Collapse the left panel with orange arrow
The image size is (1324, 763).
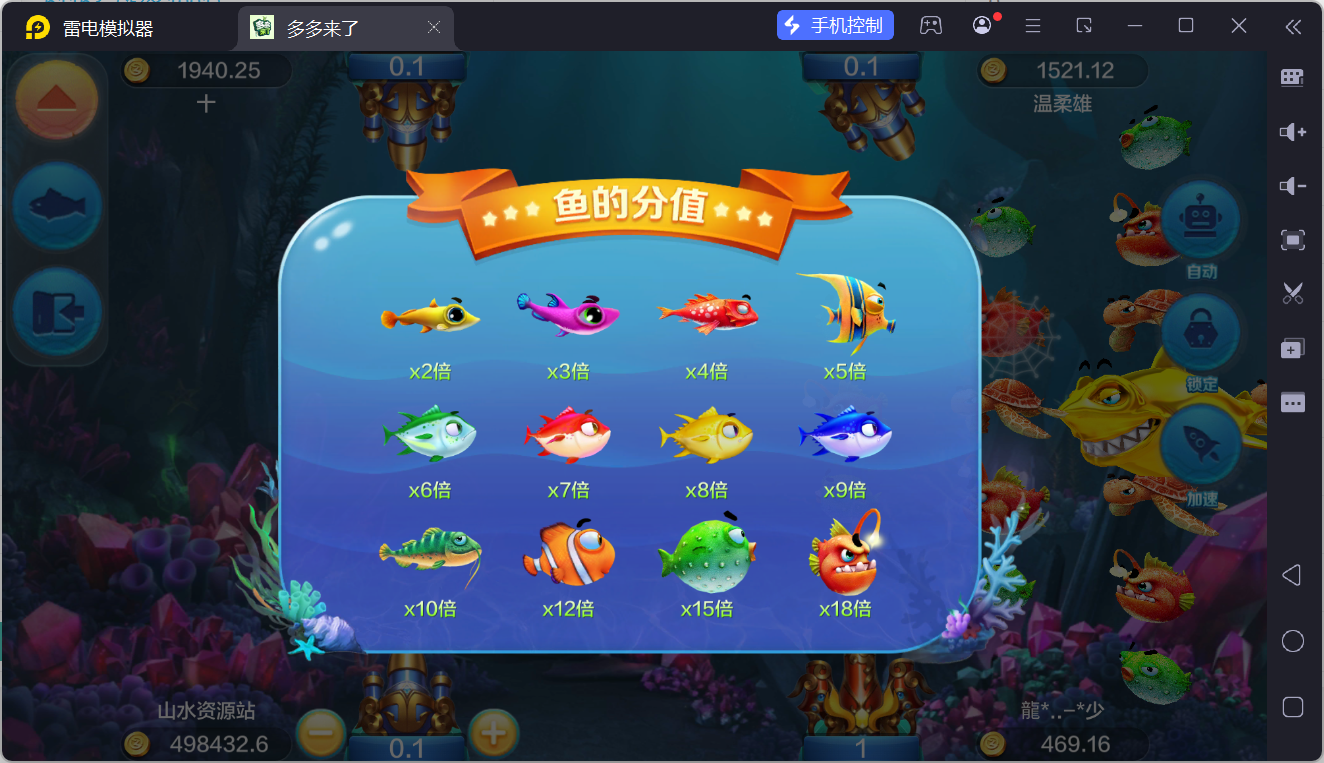pyautogui.click(x=56, y=98)
